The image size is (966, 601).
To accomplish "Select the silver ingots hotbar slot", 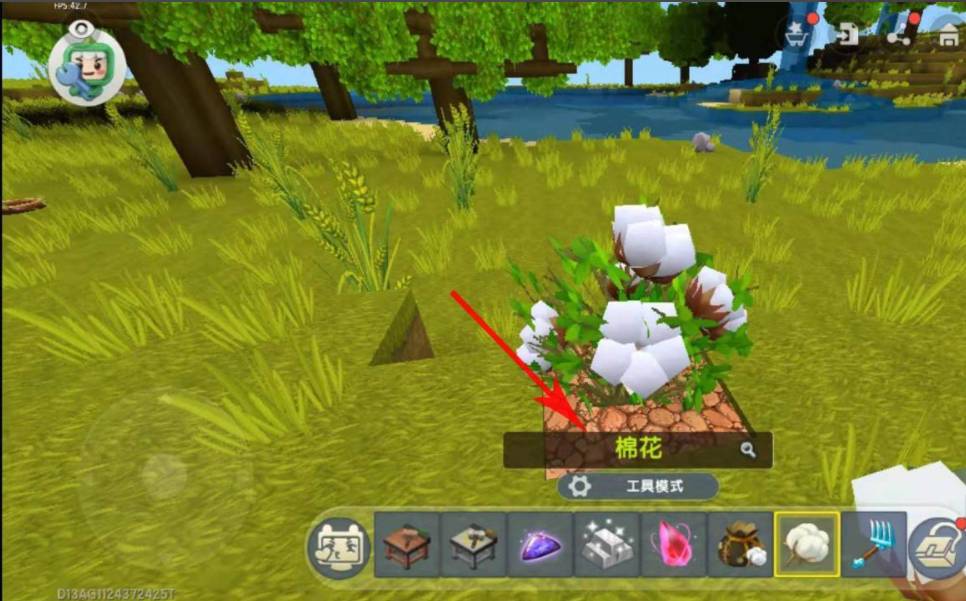I will (606, 545).
